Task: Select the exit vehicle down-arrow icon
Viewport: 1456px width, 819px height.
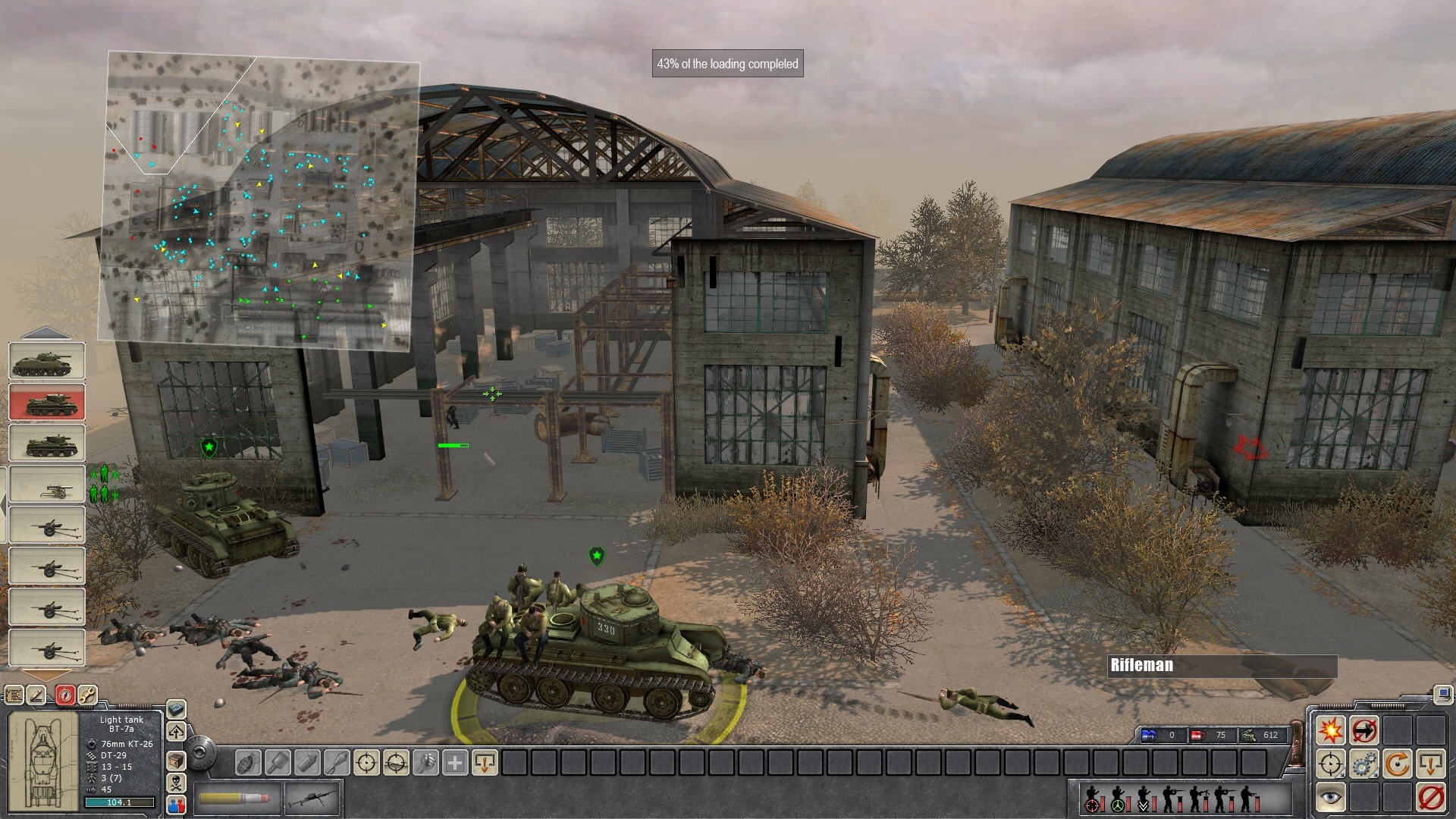Action: [x=1431, y=764]
